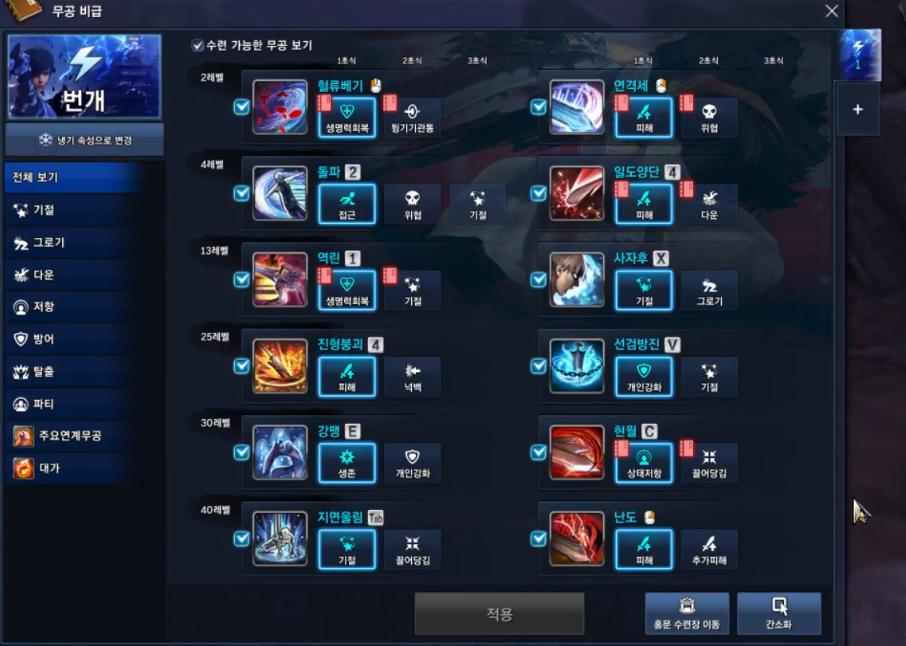Change to 냉기 속성 element
This screenshot has width=906, height=646.
[84, 140]
